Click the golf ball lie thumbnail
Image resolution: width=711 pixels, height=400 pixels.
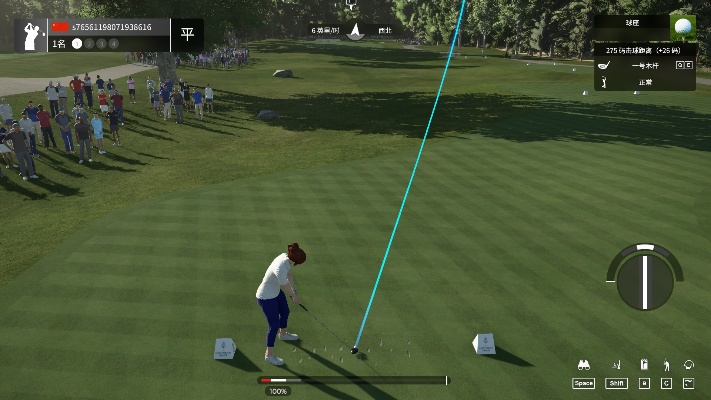(684, 26)
